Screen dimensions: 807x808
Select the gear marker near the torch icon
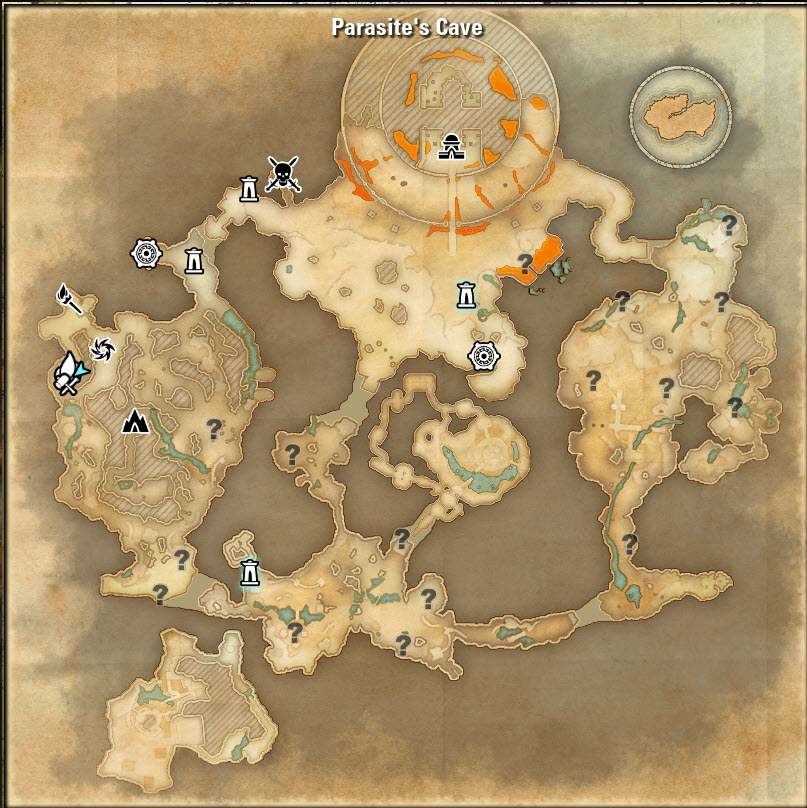coord(147,254)
